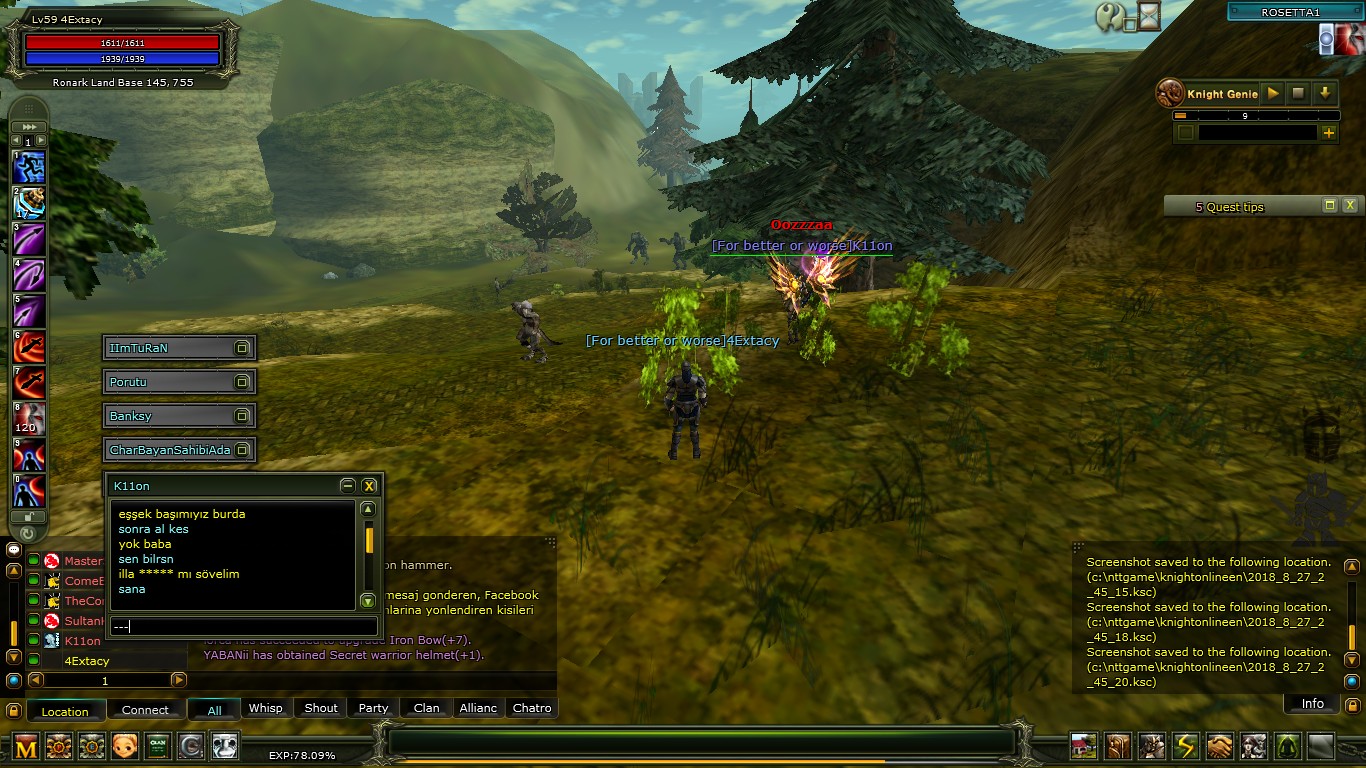Open the handshake trade icon
The image size is (1366, 768).
1219,746
